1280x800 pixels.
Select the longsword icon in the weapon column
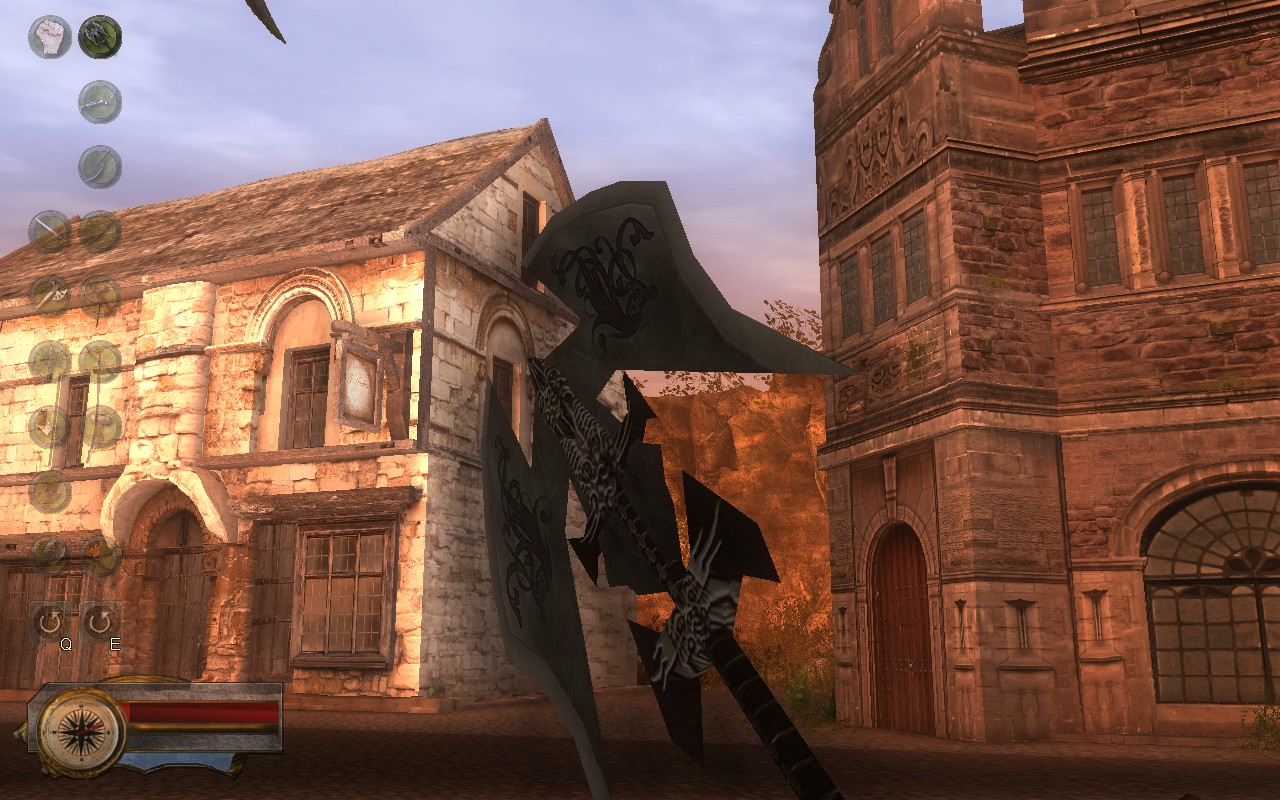pyautogui.click(x=50, y=231)
